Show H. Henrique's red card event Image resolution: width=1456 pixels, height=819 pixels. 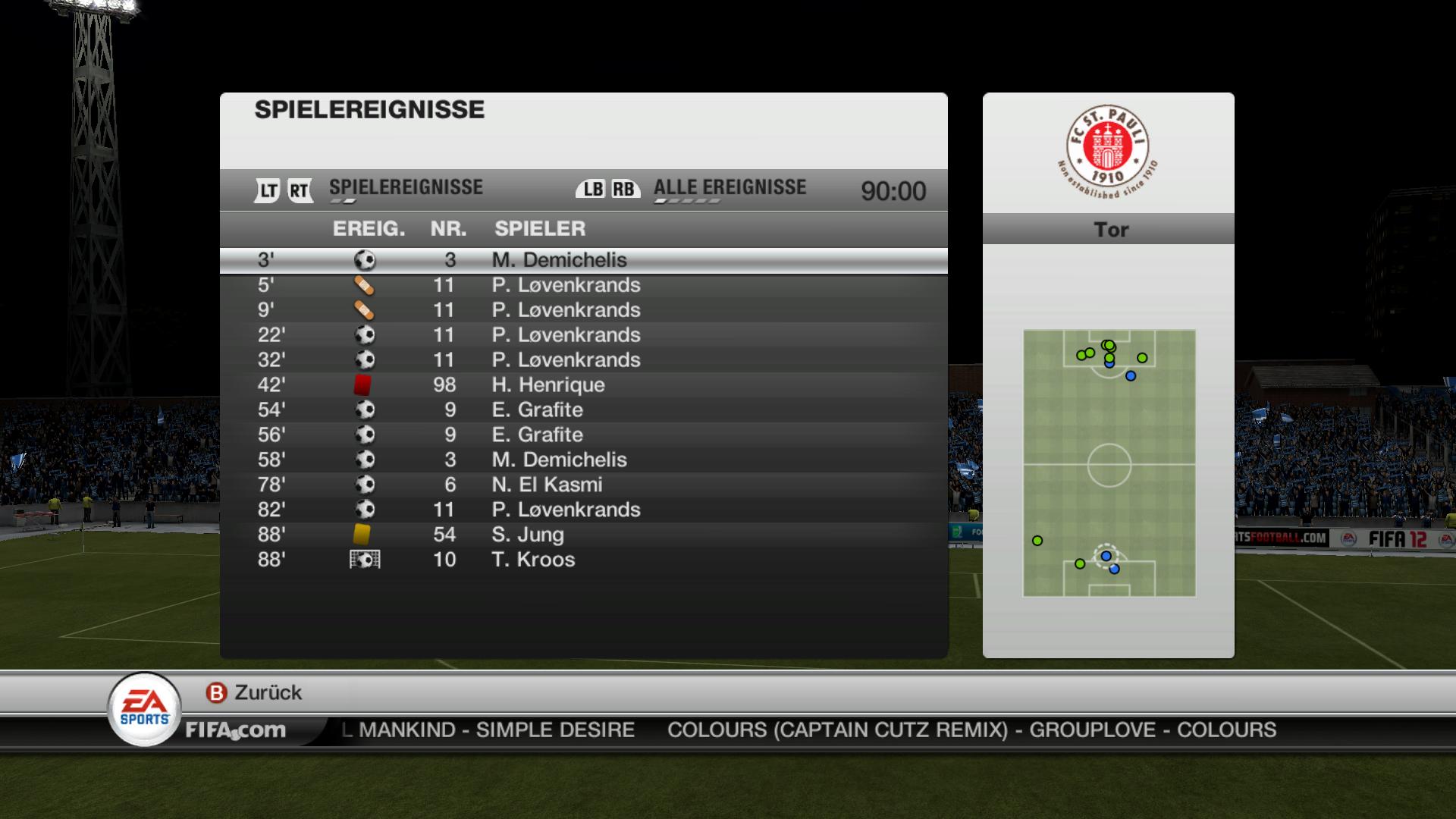click(582, 385)
